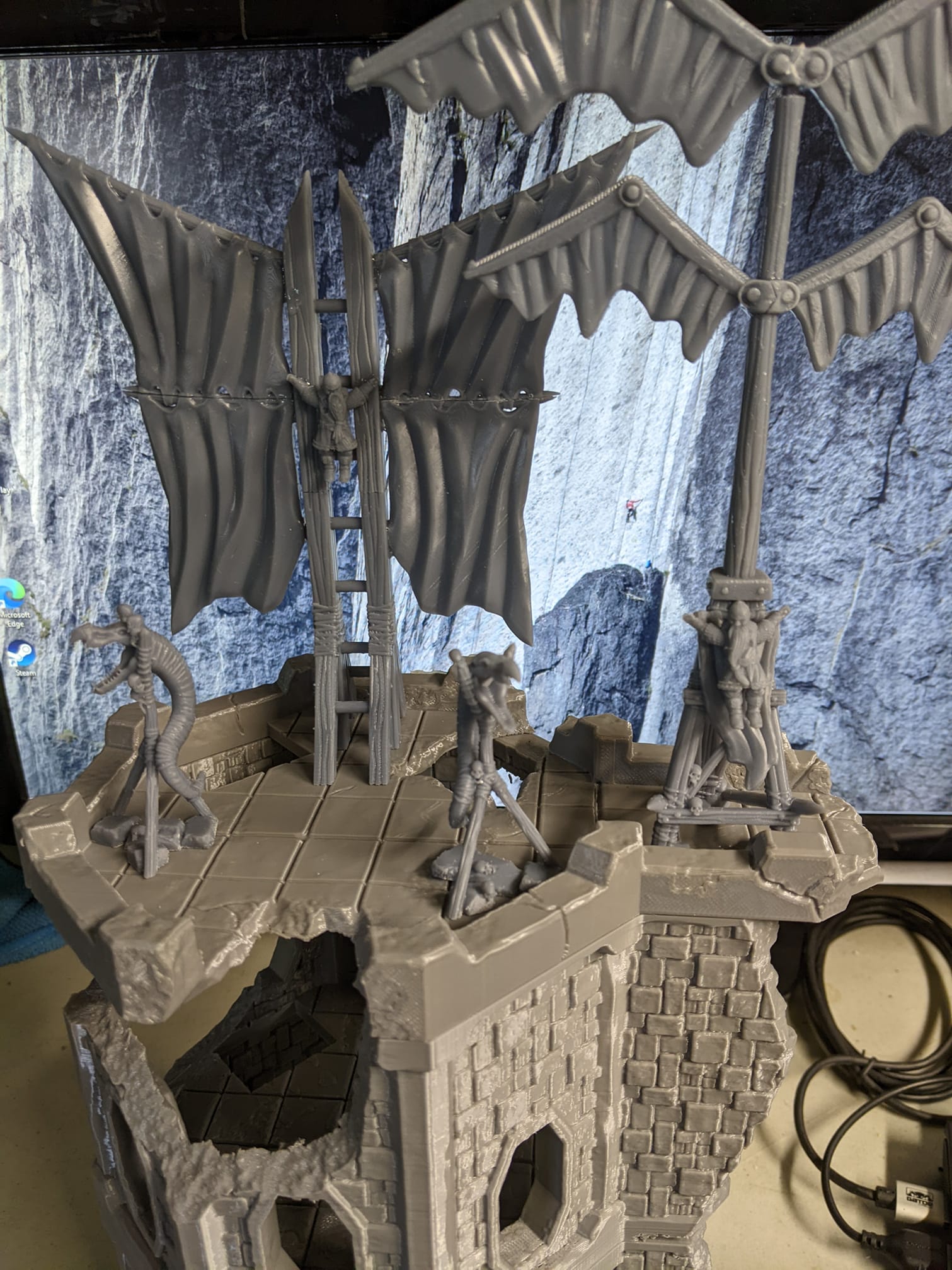Open the Microsoft Edge desktop shortcut
Viewport: 952px width, 1270px height.
13,593
